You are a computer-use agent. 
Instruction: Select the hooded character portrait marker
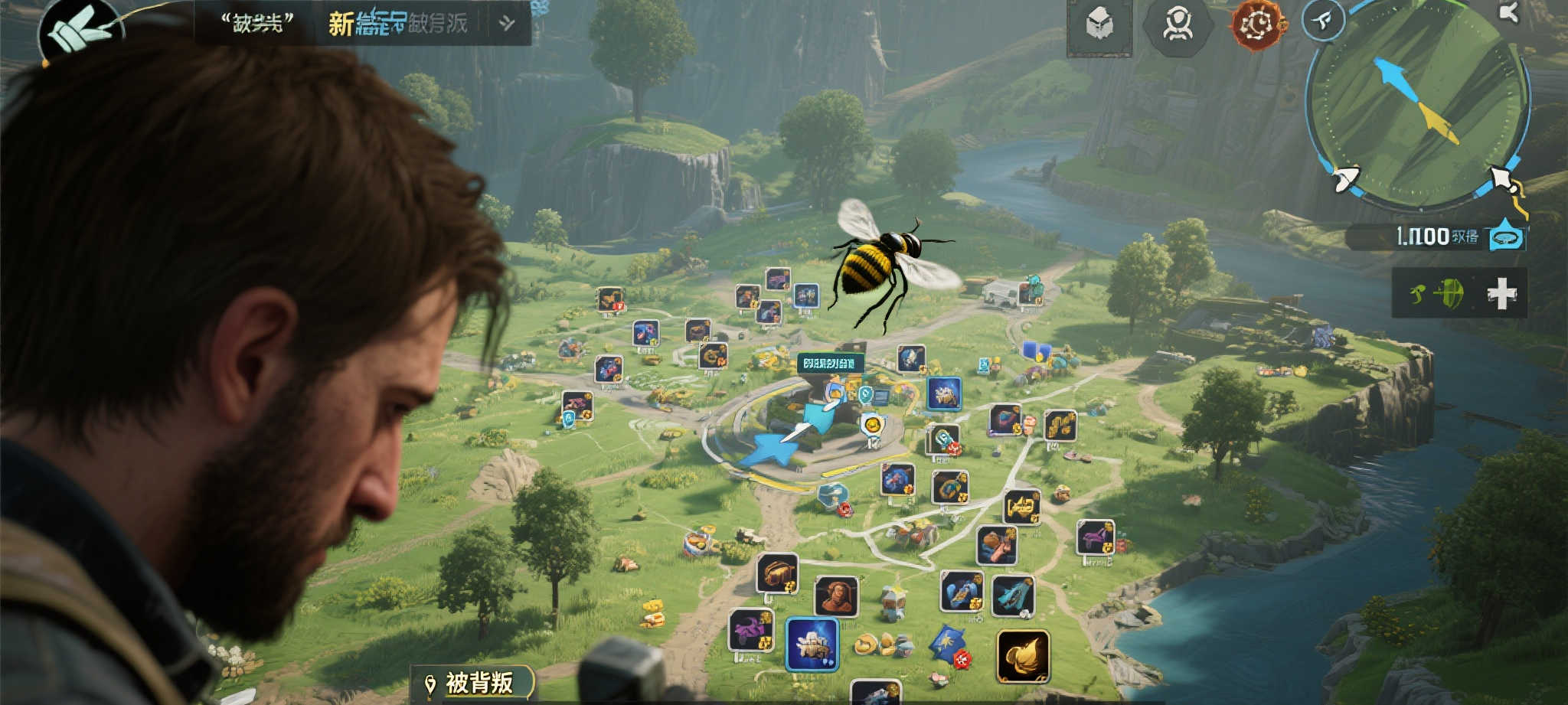click(836, 597)
